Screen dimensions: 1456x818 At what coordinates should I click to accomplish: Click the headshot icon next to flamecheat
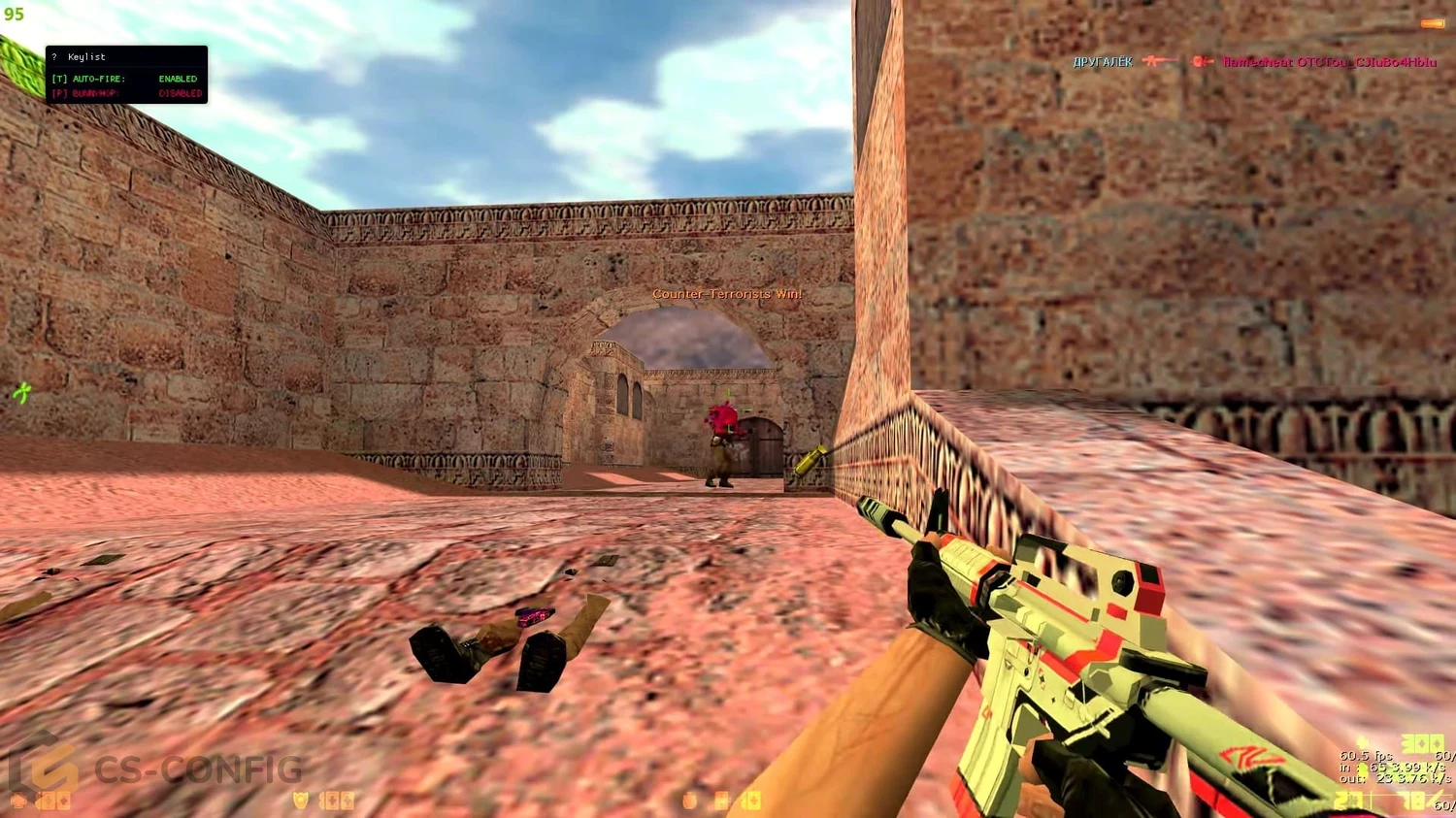pyautogui.click(x=1201, y=61)
